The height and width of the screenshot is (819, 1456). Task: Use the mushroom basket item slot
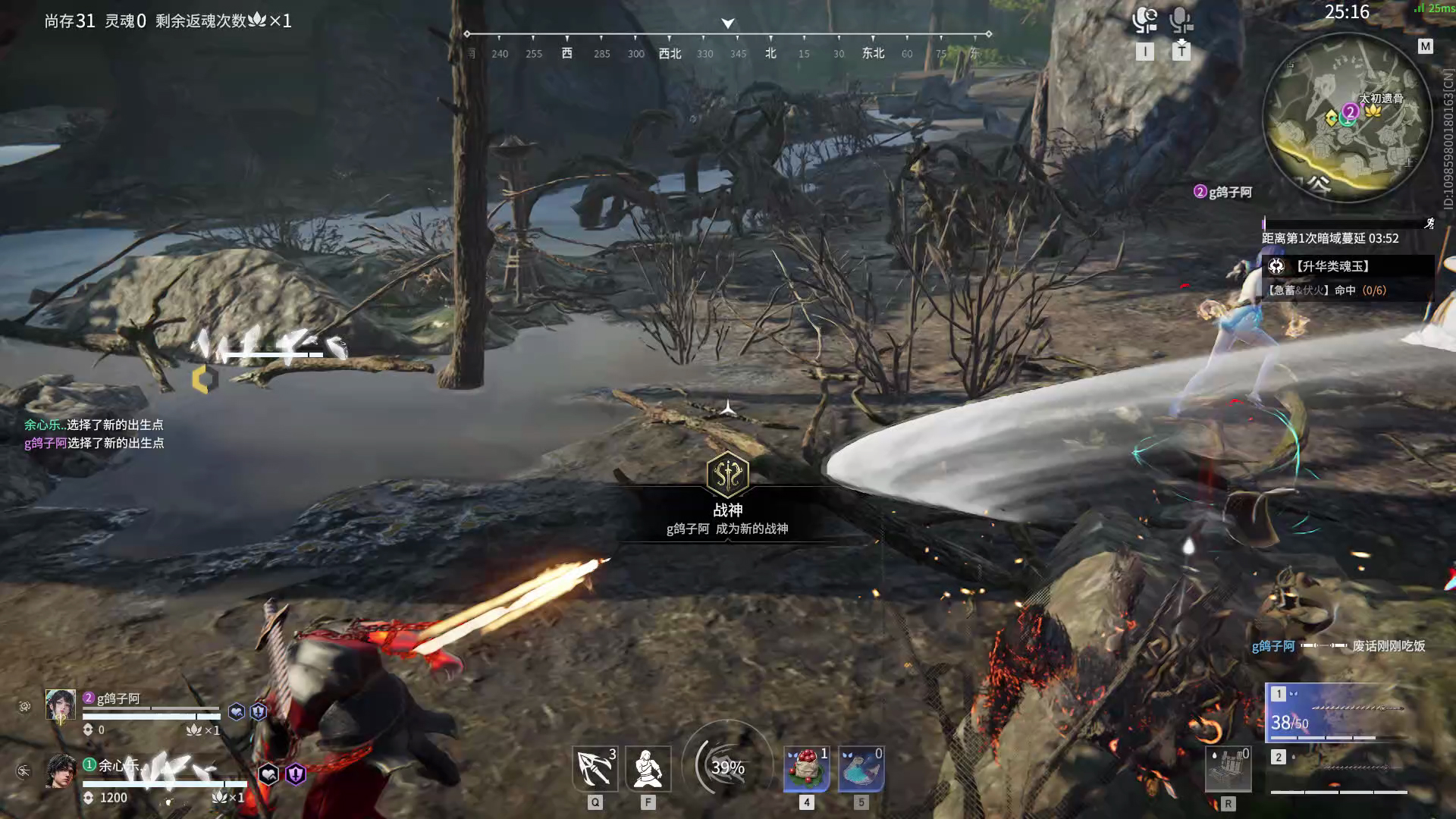coord(806,768)
